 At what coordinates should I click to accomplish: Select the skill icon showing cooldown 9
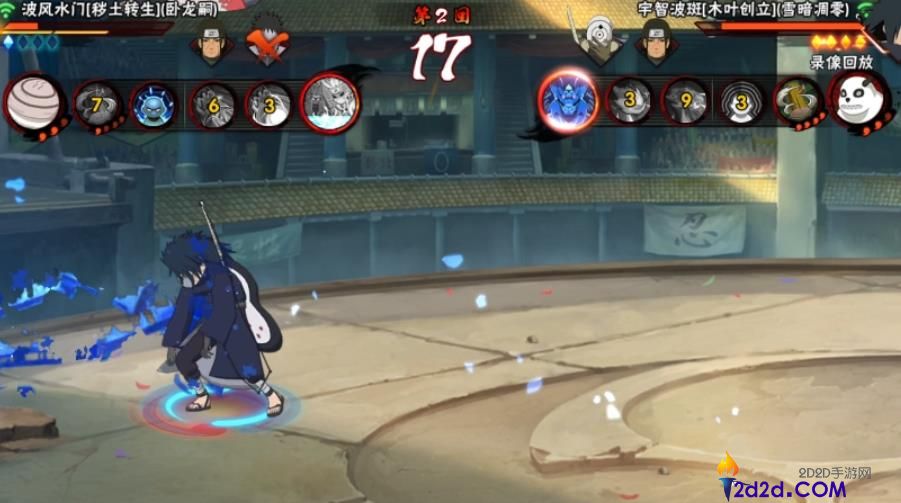[686, 102]
